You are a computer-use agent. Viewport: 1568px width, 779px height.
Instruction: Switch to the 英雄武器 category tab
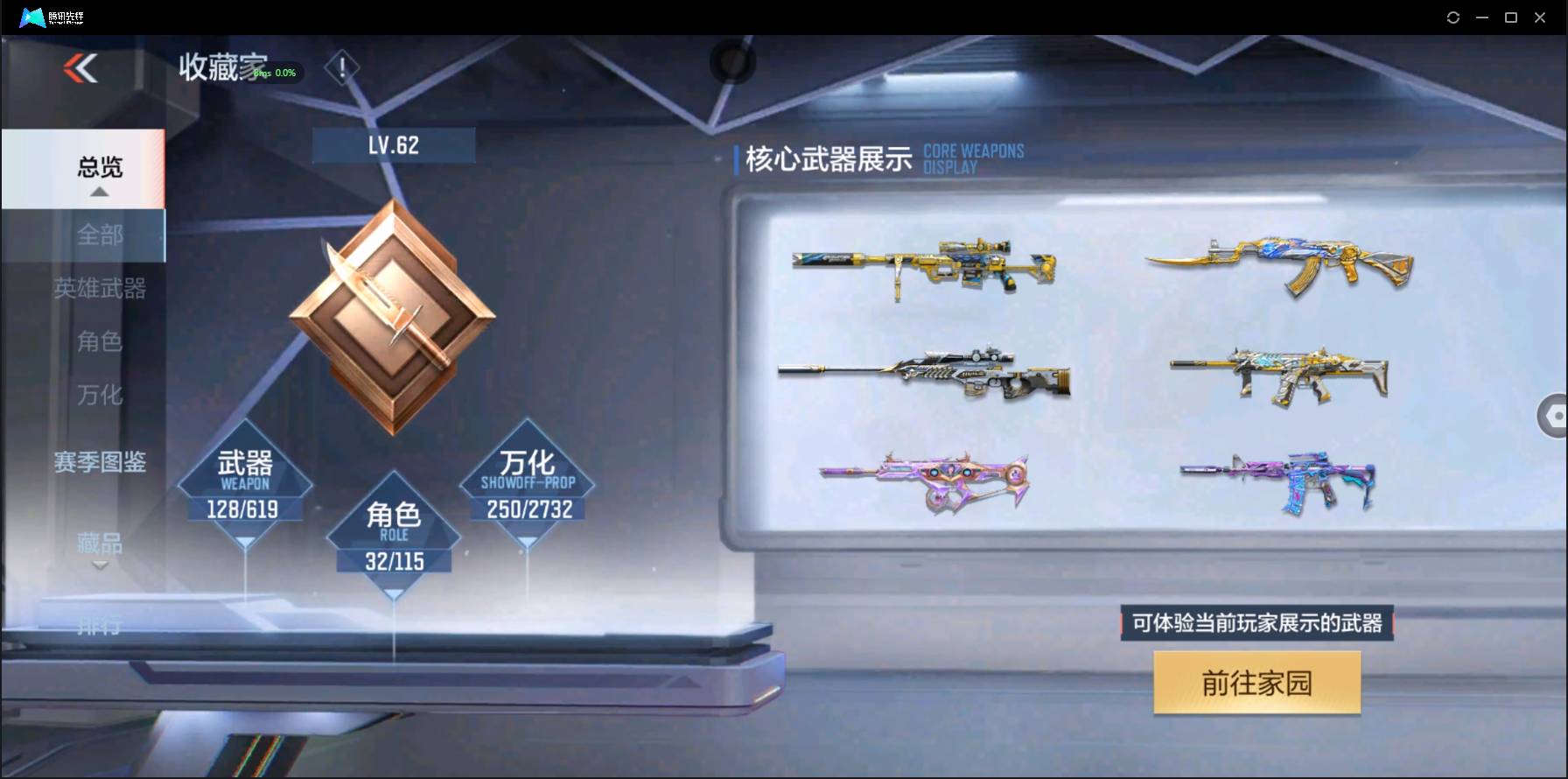point(99,289)
